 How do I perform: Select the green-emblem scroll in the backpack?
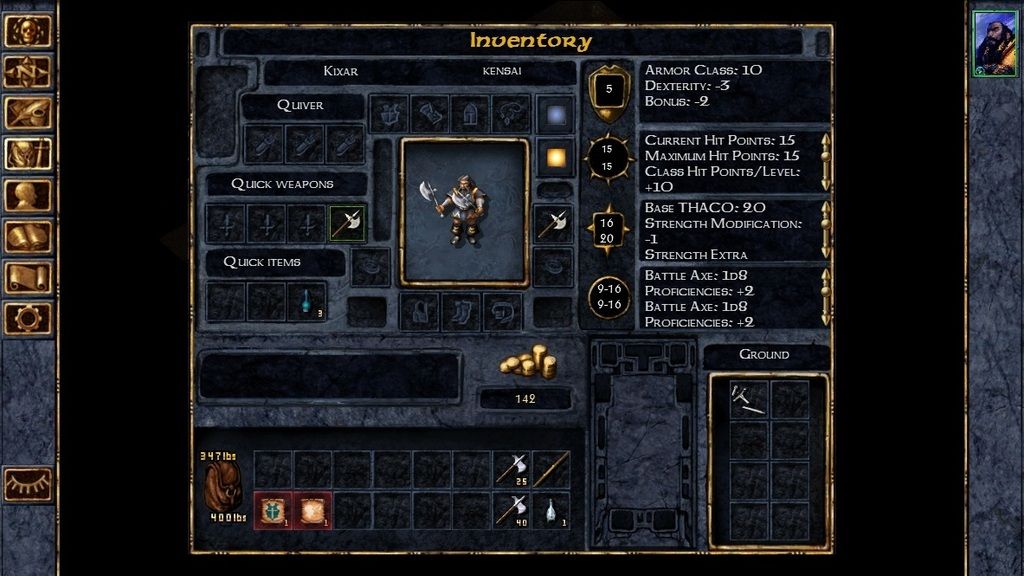pos(273,510)
